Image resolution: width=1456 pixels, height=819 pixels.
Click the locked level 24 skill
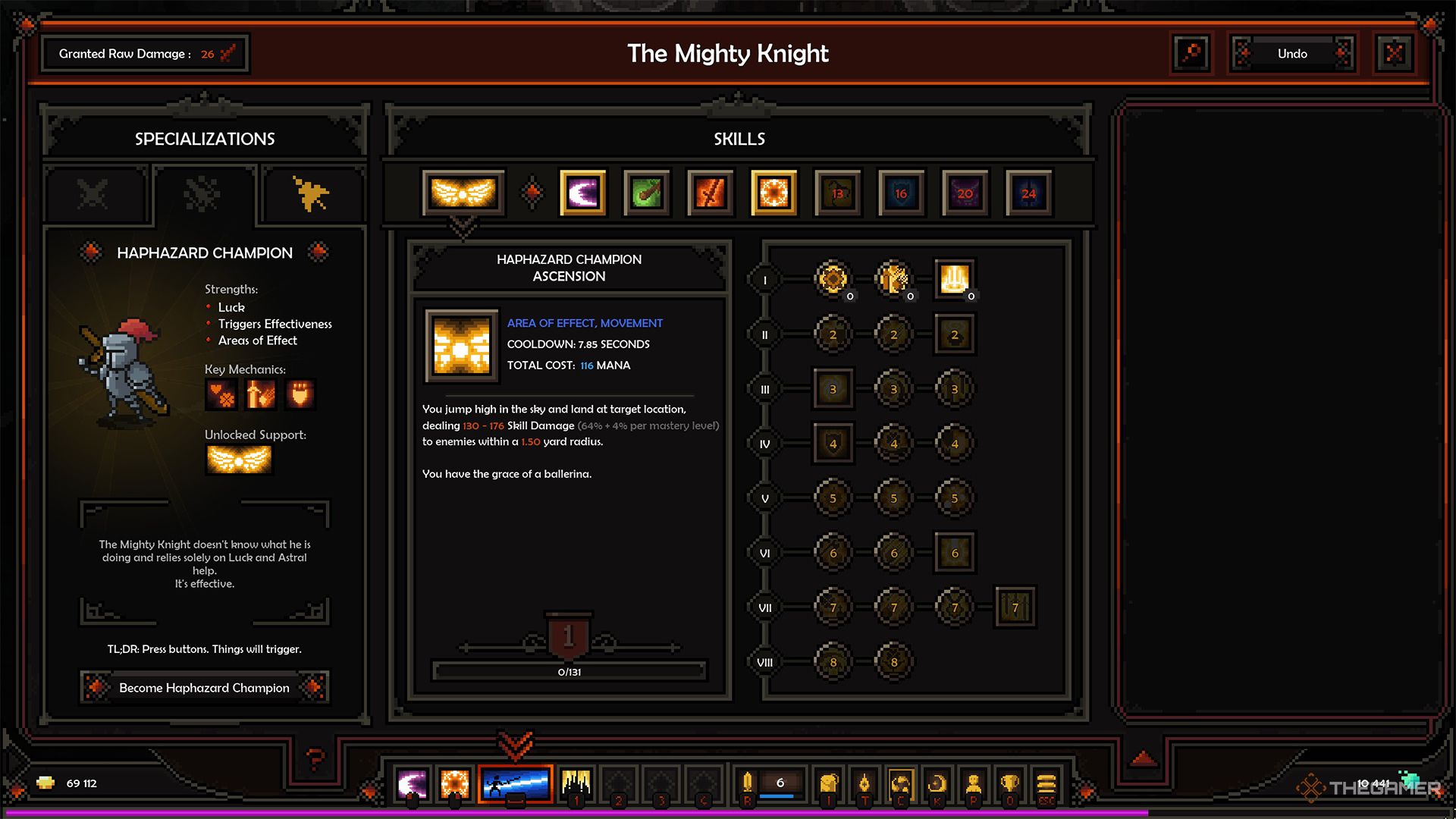(1028, 193)
